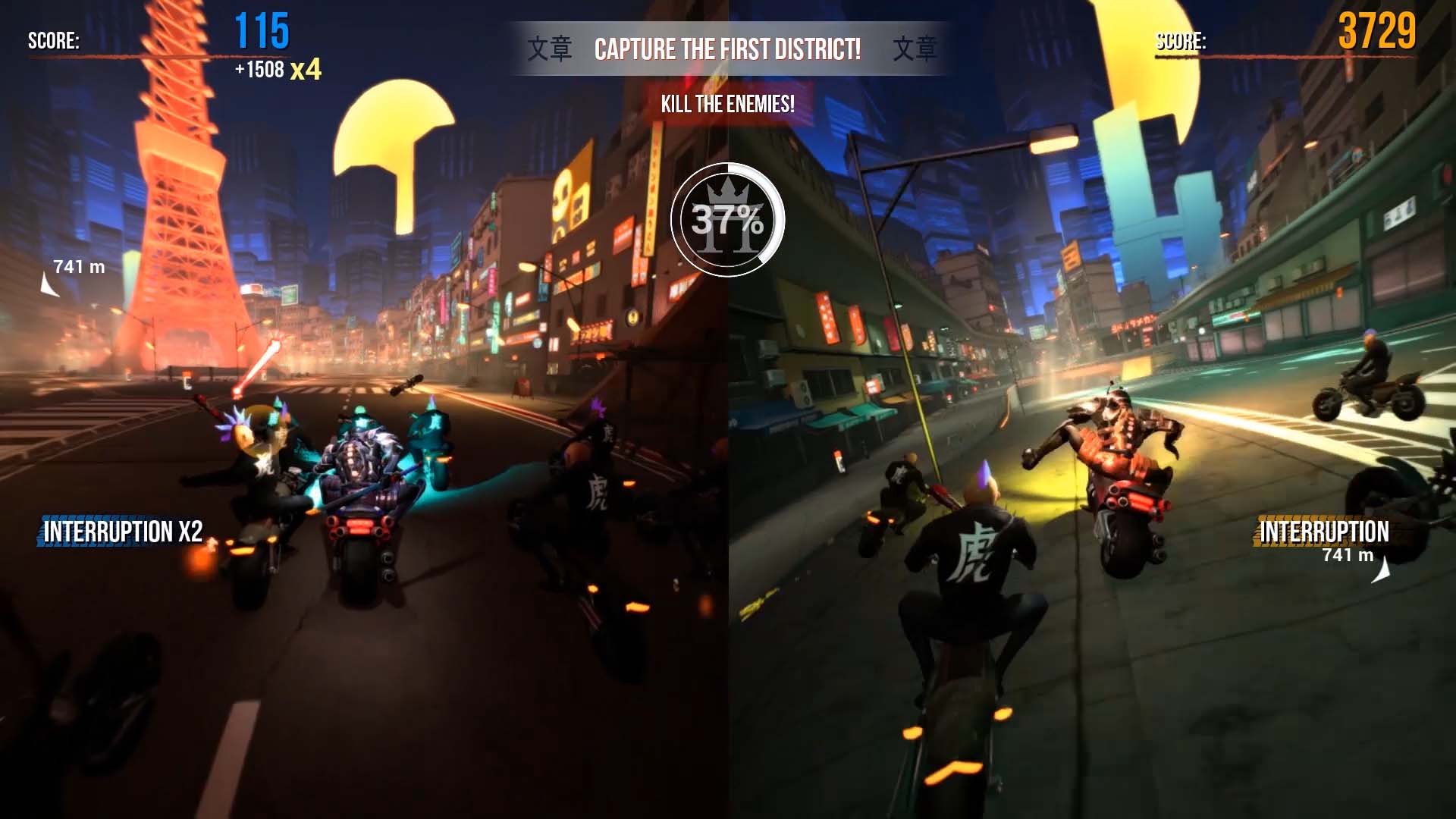Screen dimensions: 1456x819
Task: Click the Kill the Enemies objective tag
Action: point(727,104)
